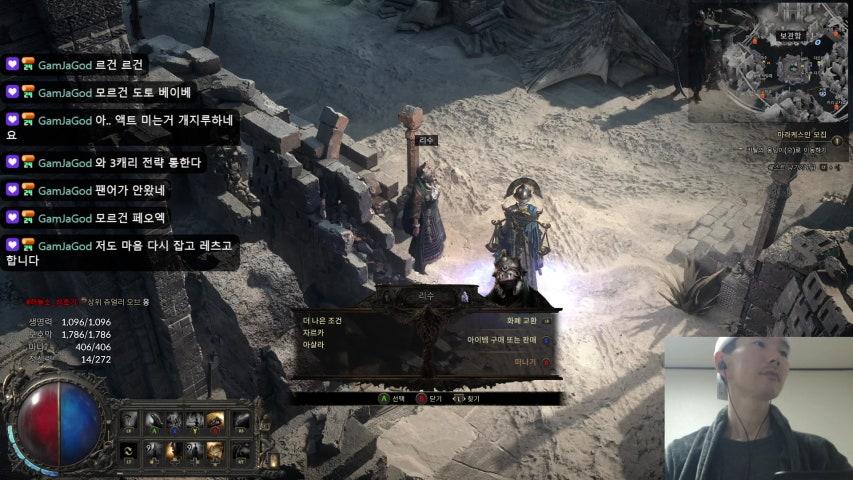Image resolution: width=853 pixels, height=480 pixels.
Task: Choose 떠나기 to leave the dialogue
Action: click(525, 360)
